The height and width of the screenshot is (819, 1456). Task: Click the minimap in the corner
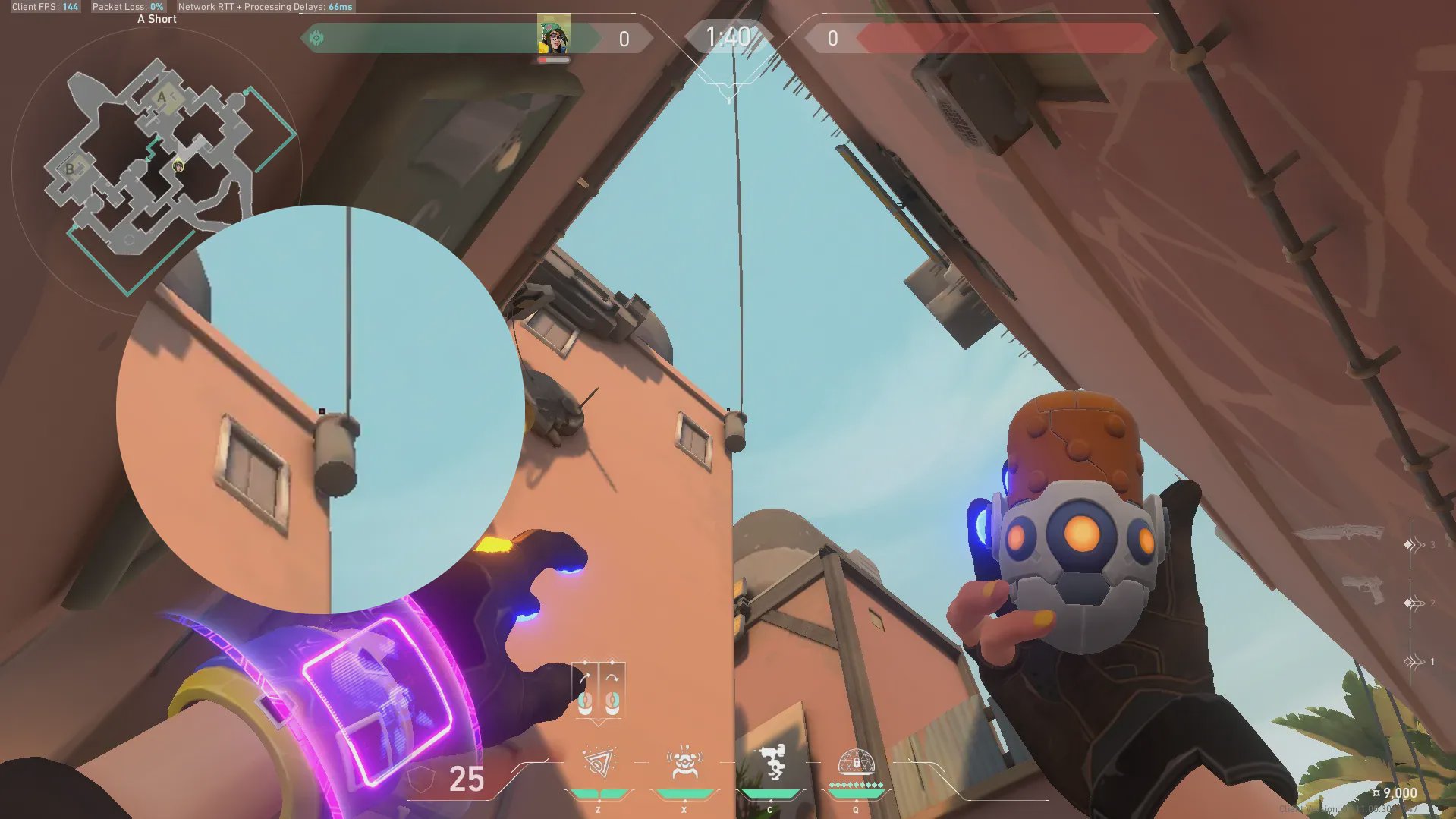156,163
